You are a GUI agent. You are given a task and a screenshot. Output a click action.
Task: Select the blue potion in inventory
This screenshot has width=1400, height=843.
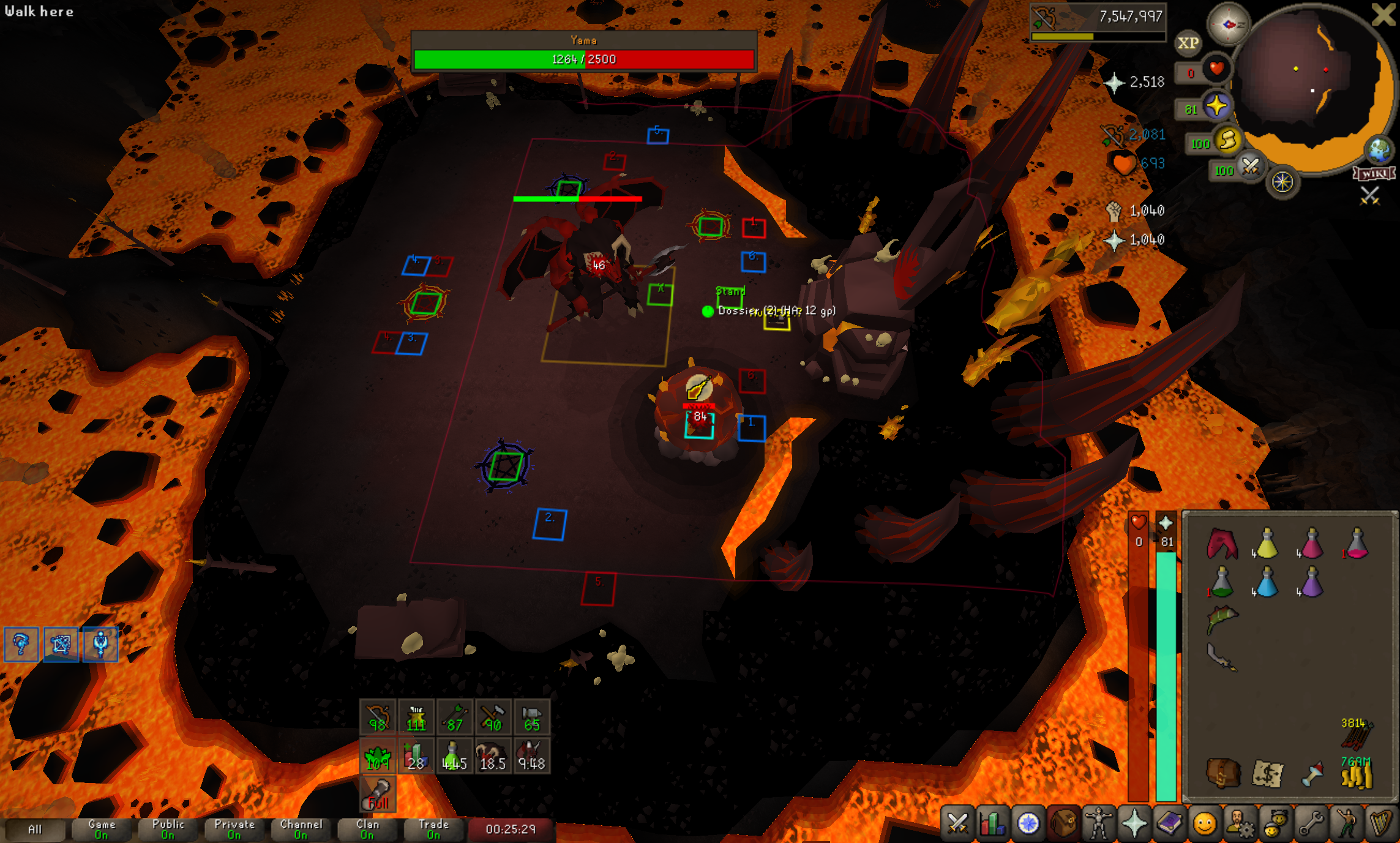click(1266, 582)
